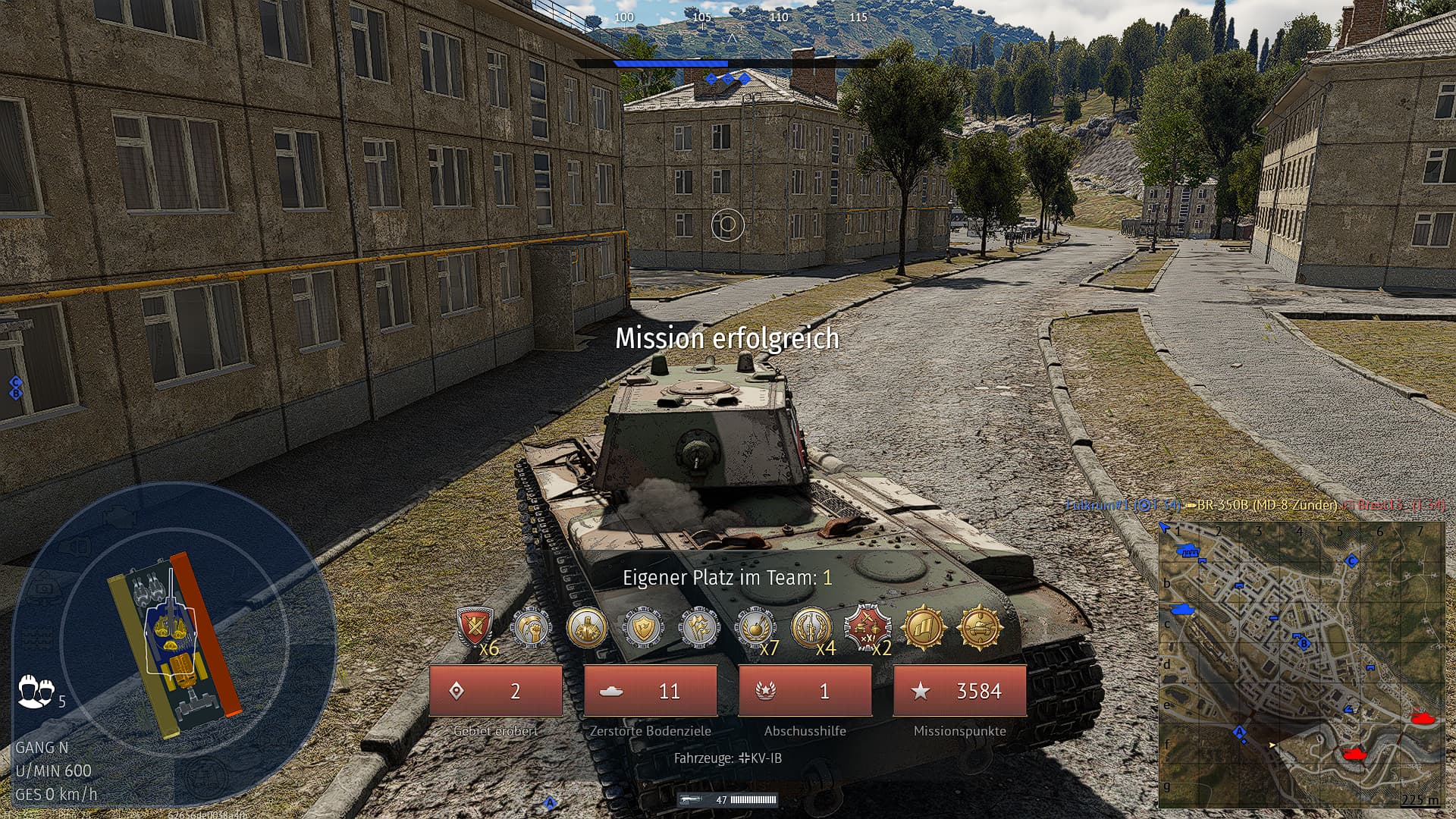
Task: Click the red crossed-swords shield award
Action: [x=475, y=627]
